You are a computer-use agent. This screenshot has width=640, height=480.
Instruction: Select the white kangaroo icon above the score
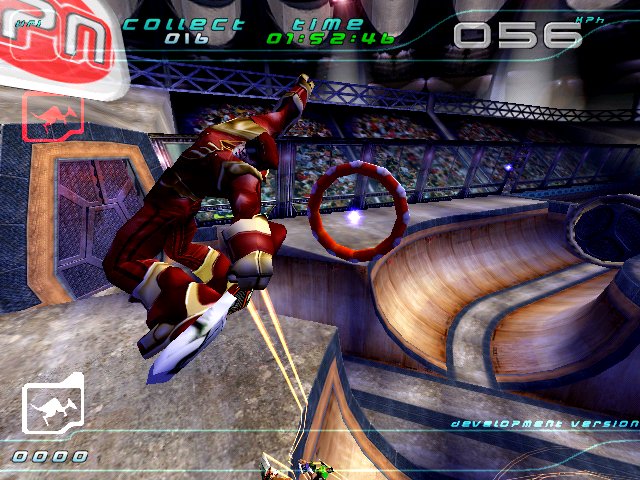tap(52, 410)
